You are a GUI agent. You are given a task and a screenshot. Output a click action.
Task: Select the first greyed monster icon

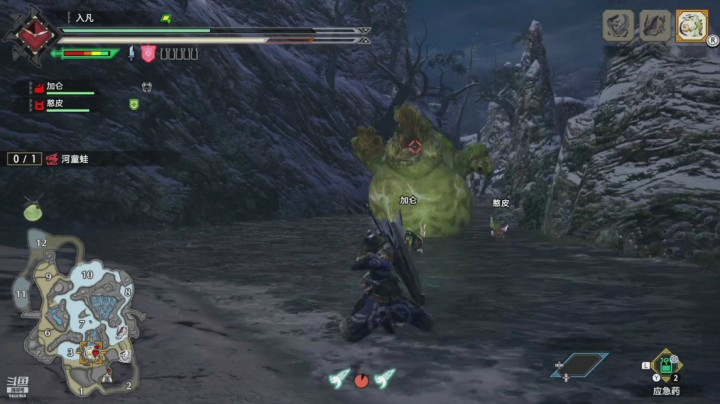point(618,25)
